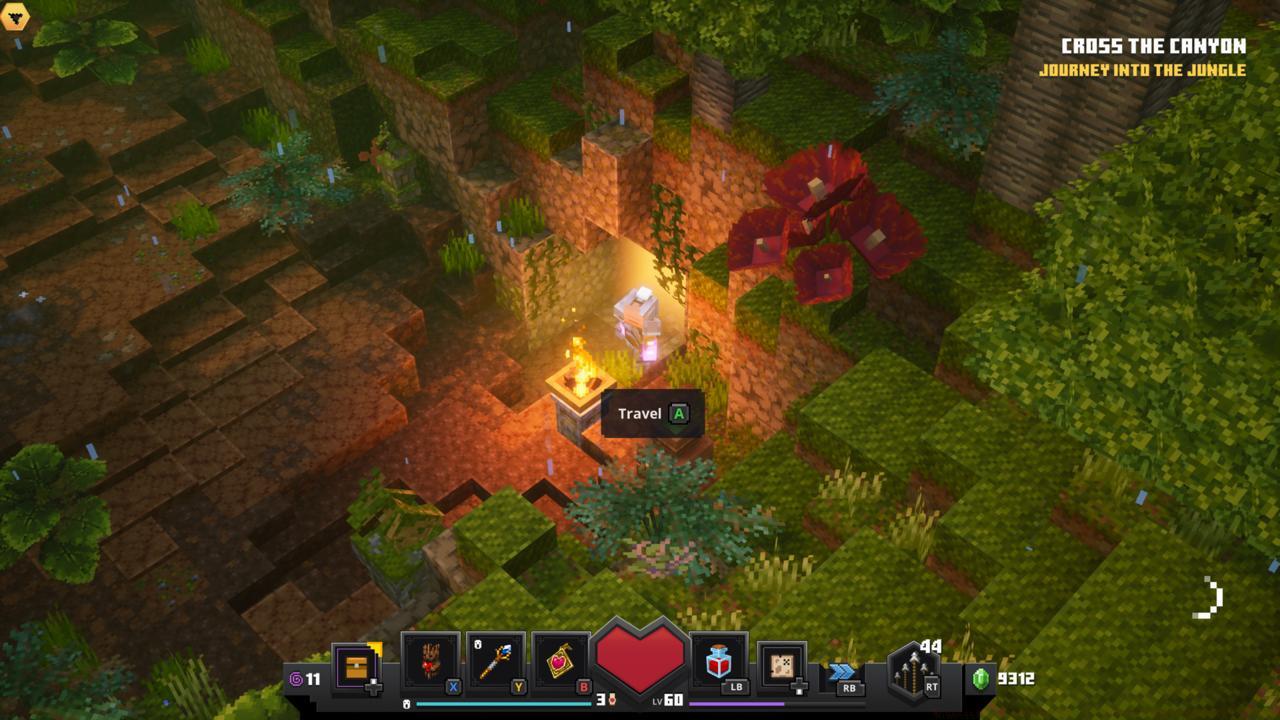Use the wooden totem artifact slot

pos(430,661)
